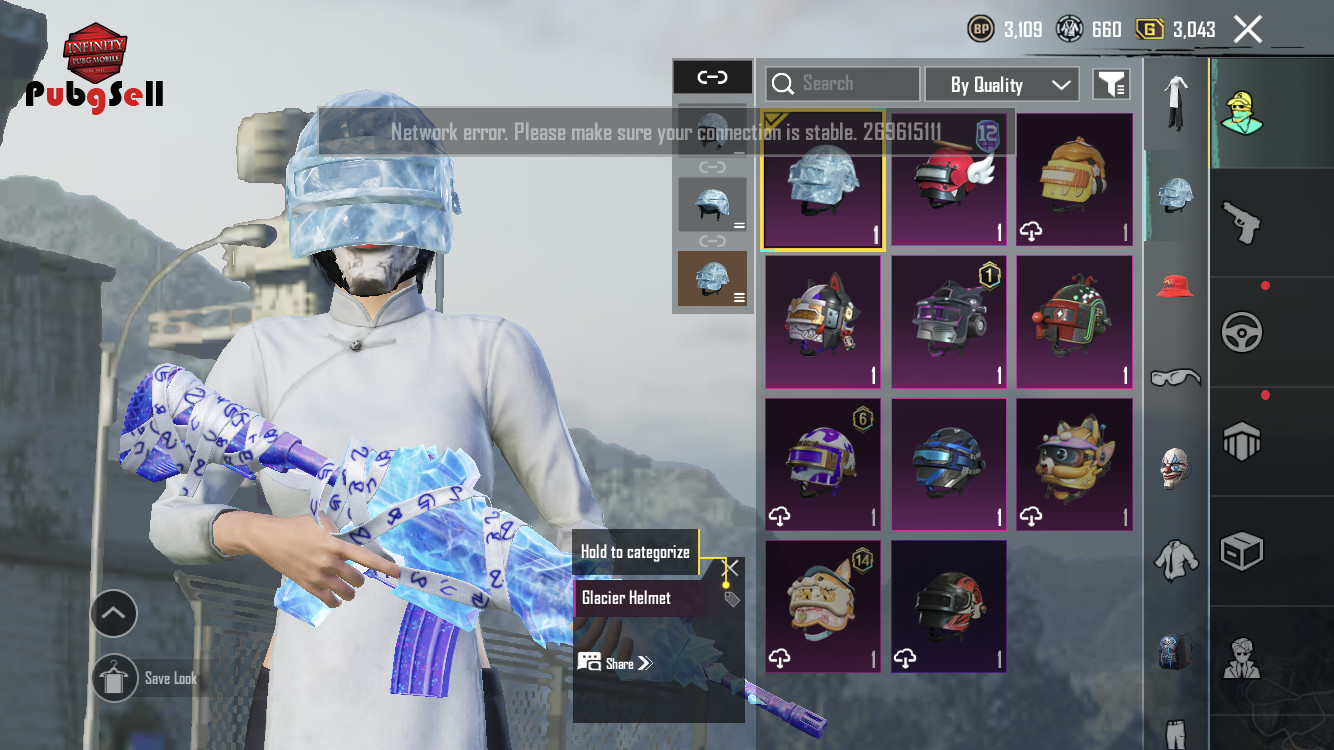This screenshot has height=750, width=1334.
Task: Select the Glacier Helmet item tile
Action: (x=822, y=179)
